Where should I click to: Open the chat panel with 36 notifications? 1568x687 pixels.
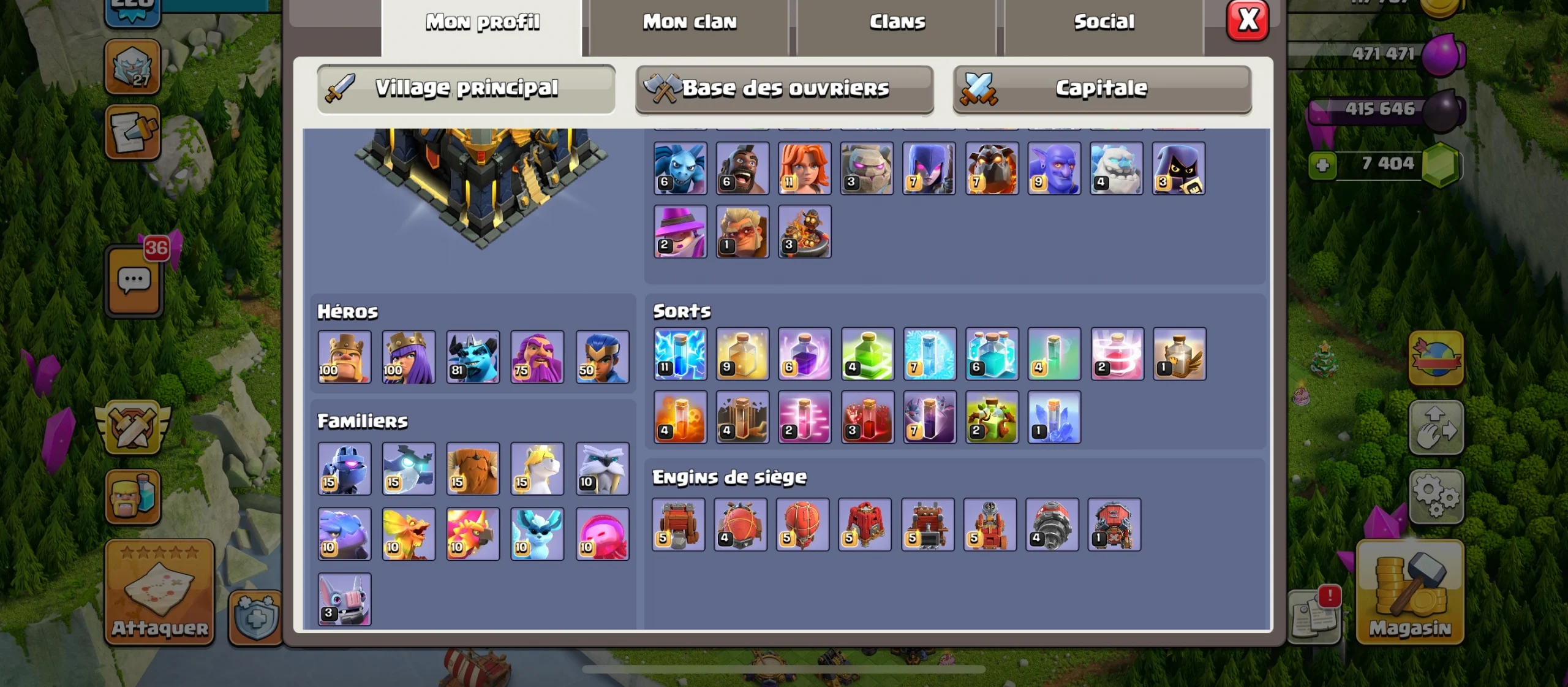coord(134,282)
